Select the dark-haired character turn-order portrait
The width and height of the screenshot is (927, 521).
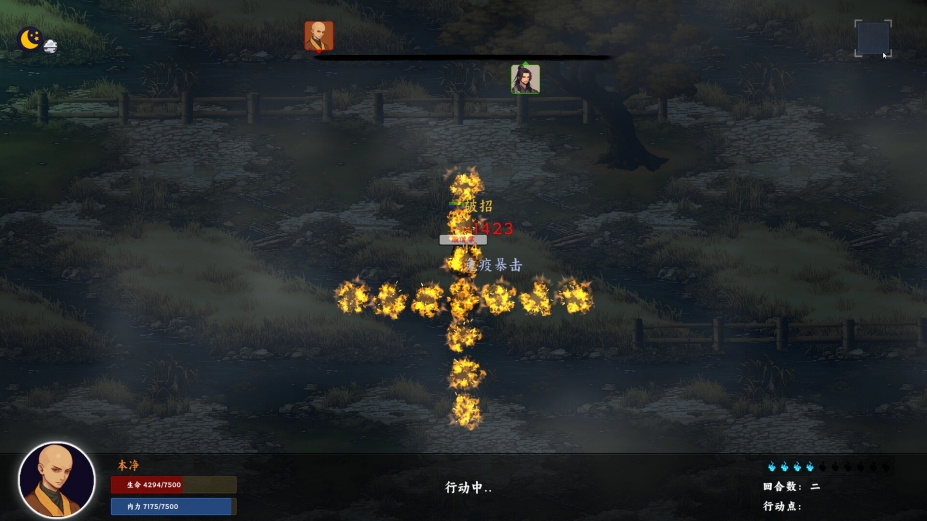point(525,79)
